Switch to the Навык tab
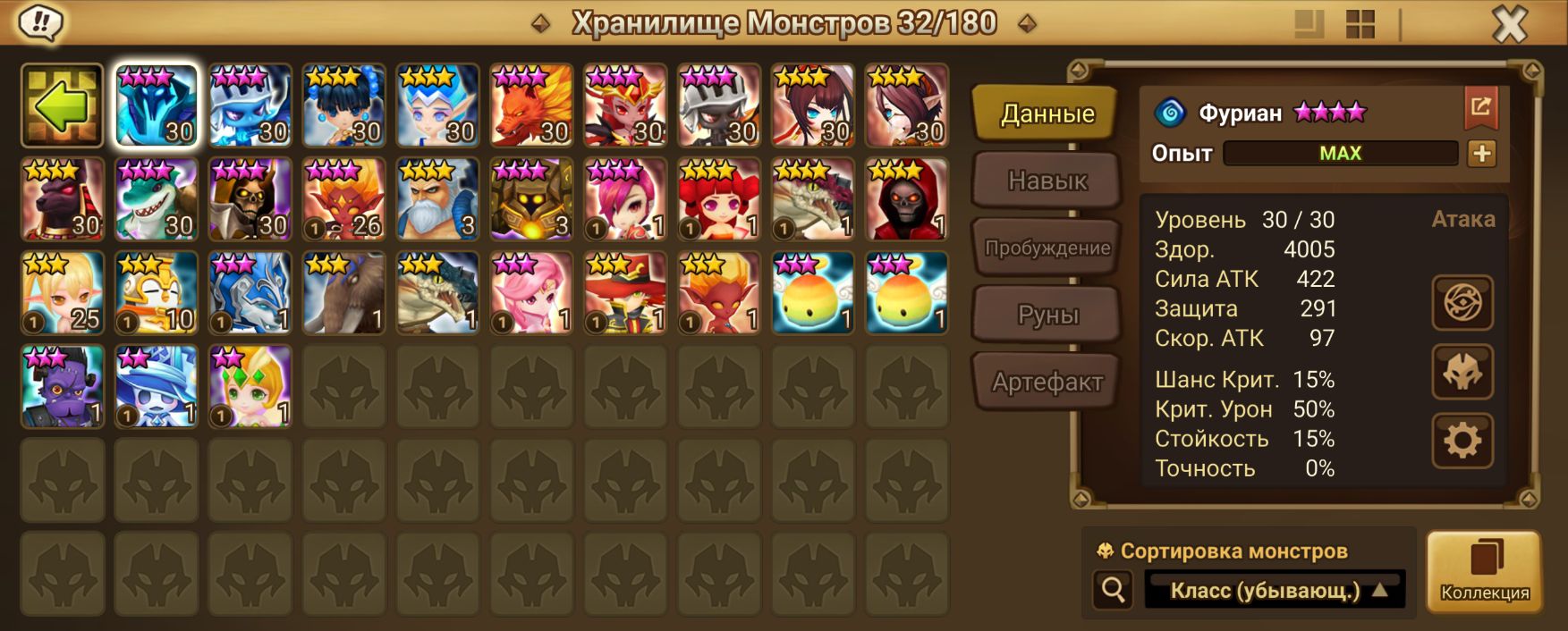This screenshot has height=631, width=1568. [1047, 181]
